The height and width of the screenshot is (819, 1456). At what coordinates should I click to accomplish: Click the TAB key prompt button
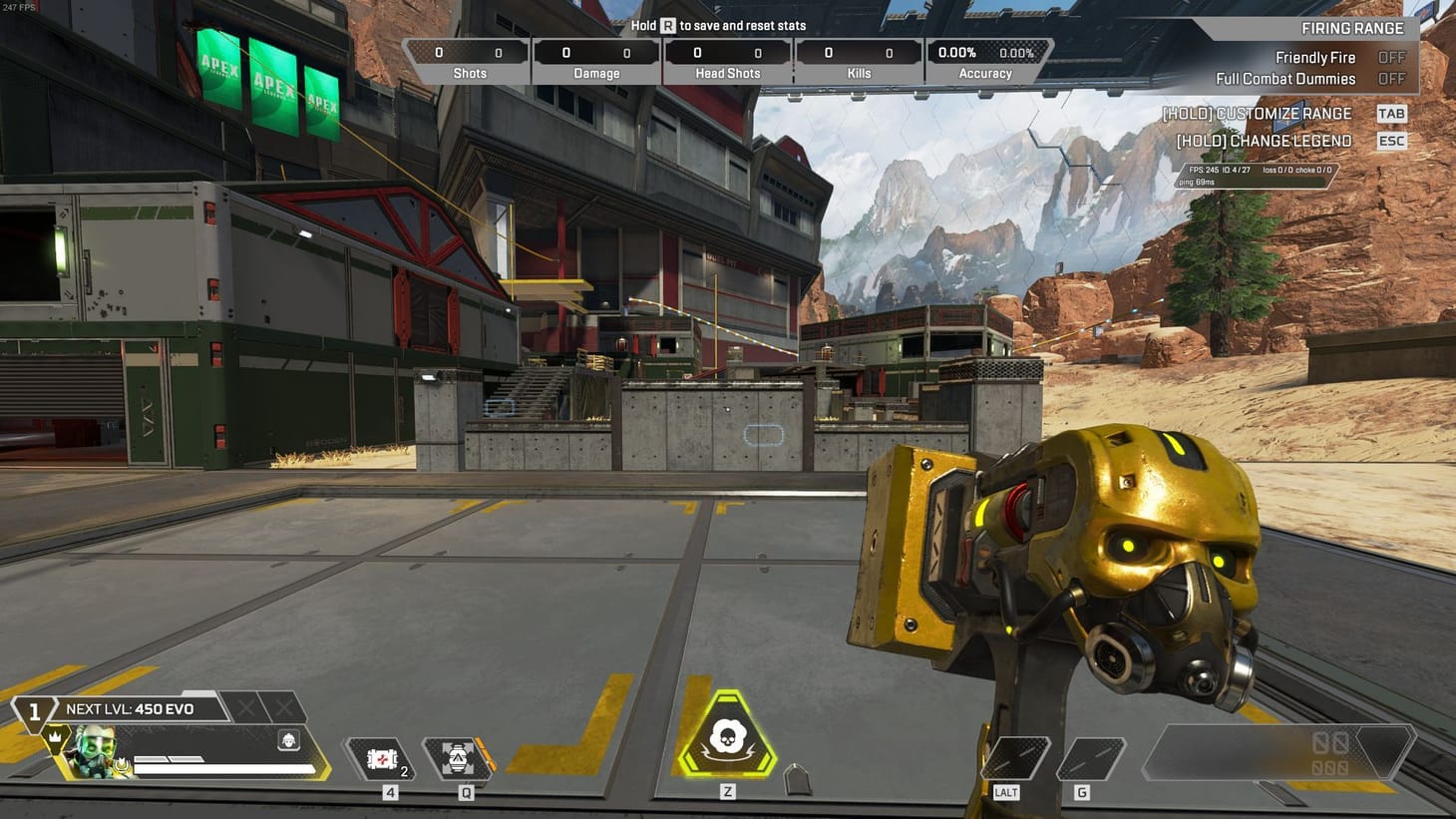click(x=1391, y=114)
